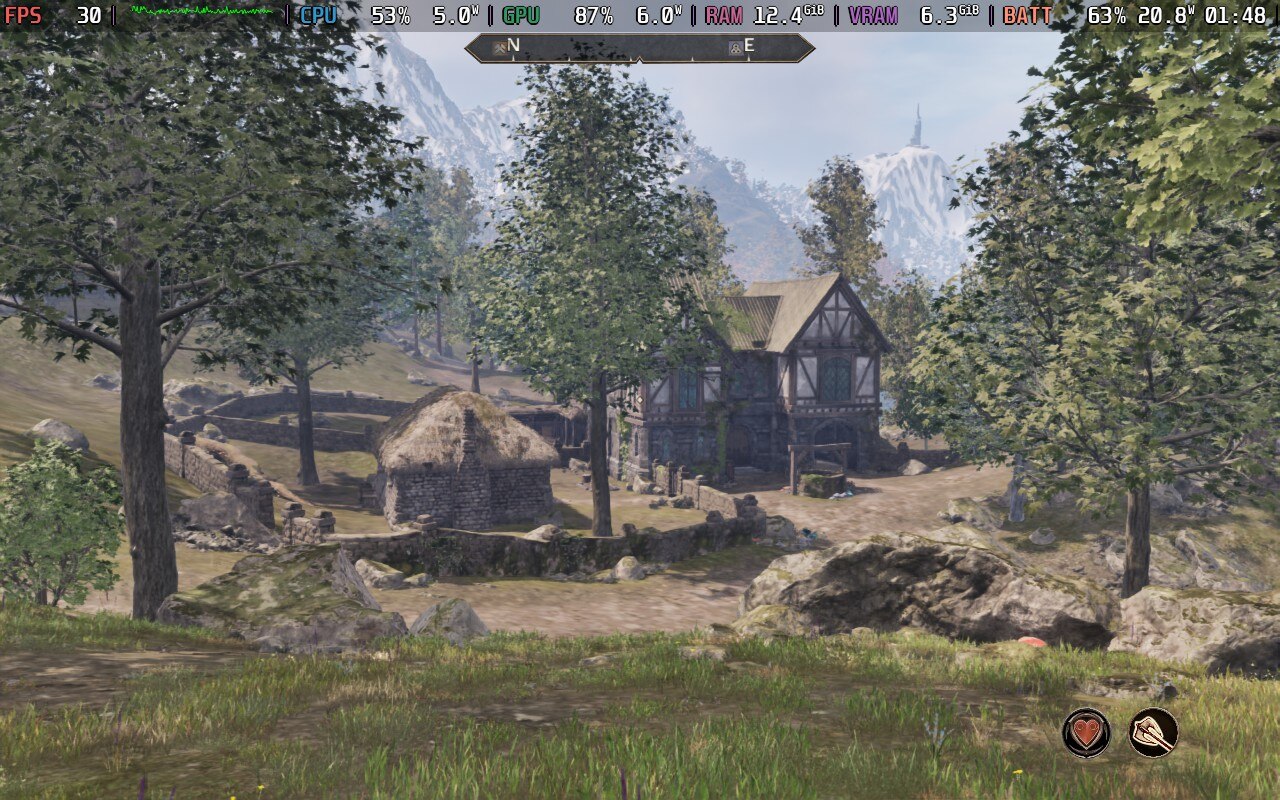Screen dimensions: 1280x800
Task: Click the compass direction bar
Action: click(x=638, y=48)
